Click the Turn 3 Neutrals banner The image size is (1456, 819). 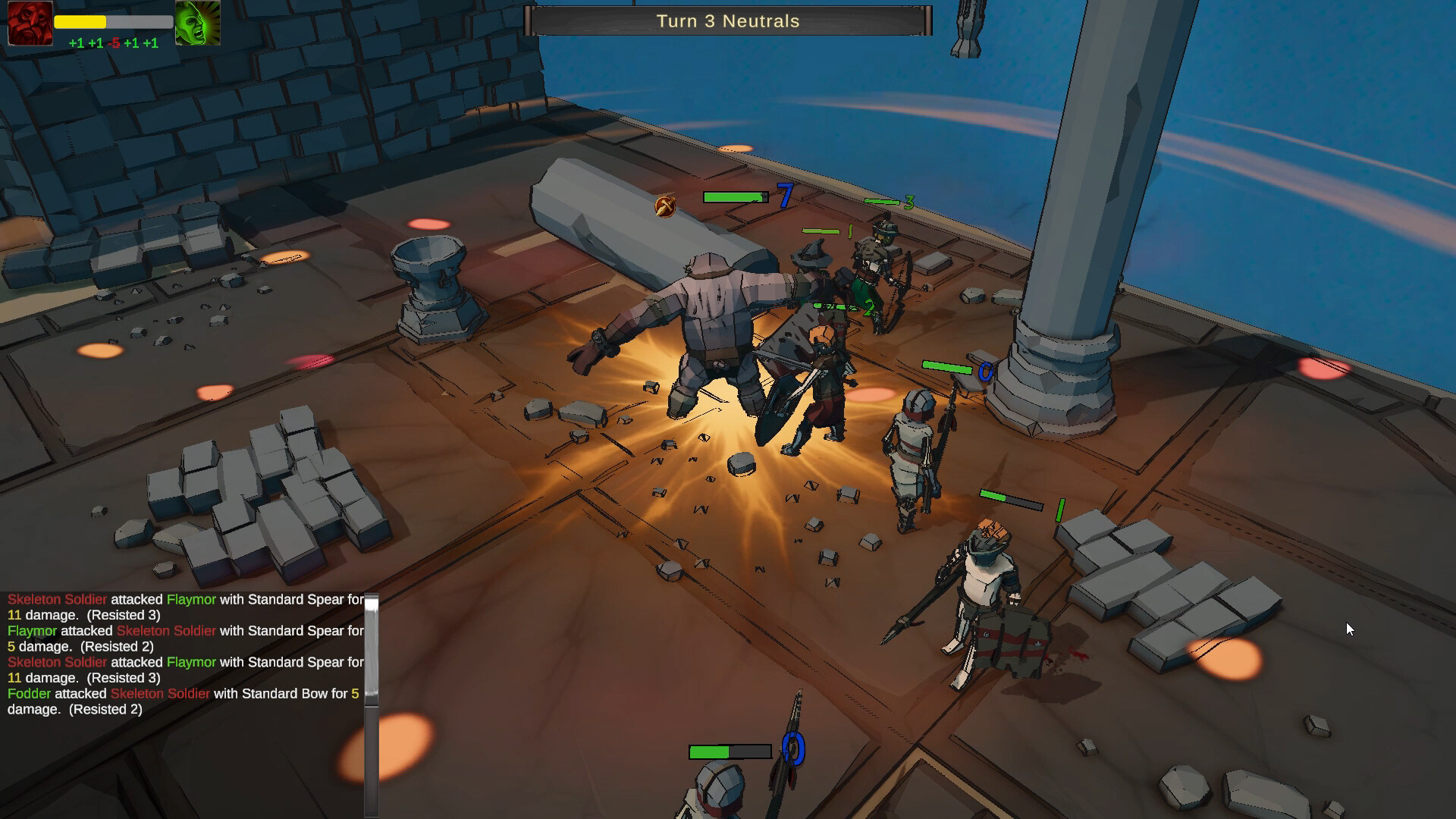(728, 21)
